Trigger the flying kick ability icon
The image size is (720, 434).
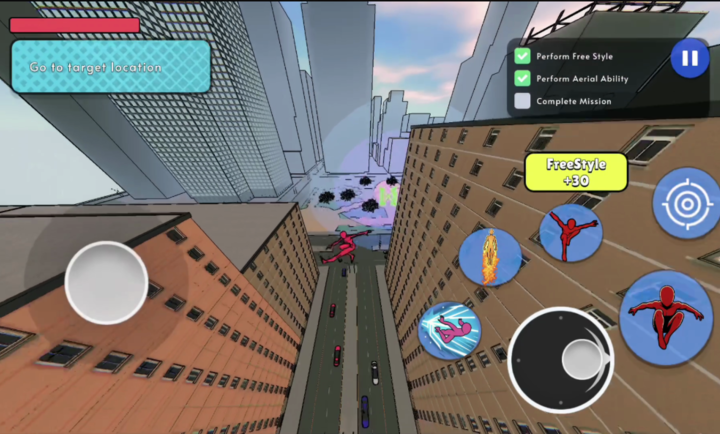tap(570, 233)
